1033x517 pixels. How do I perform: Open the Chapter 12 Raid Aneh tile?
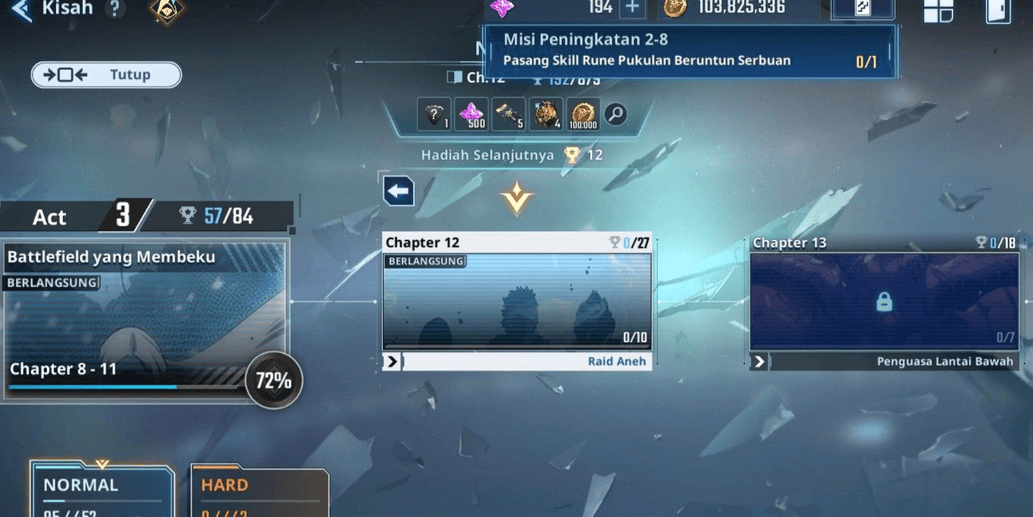click(517, 301)
